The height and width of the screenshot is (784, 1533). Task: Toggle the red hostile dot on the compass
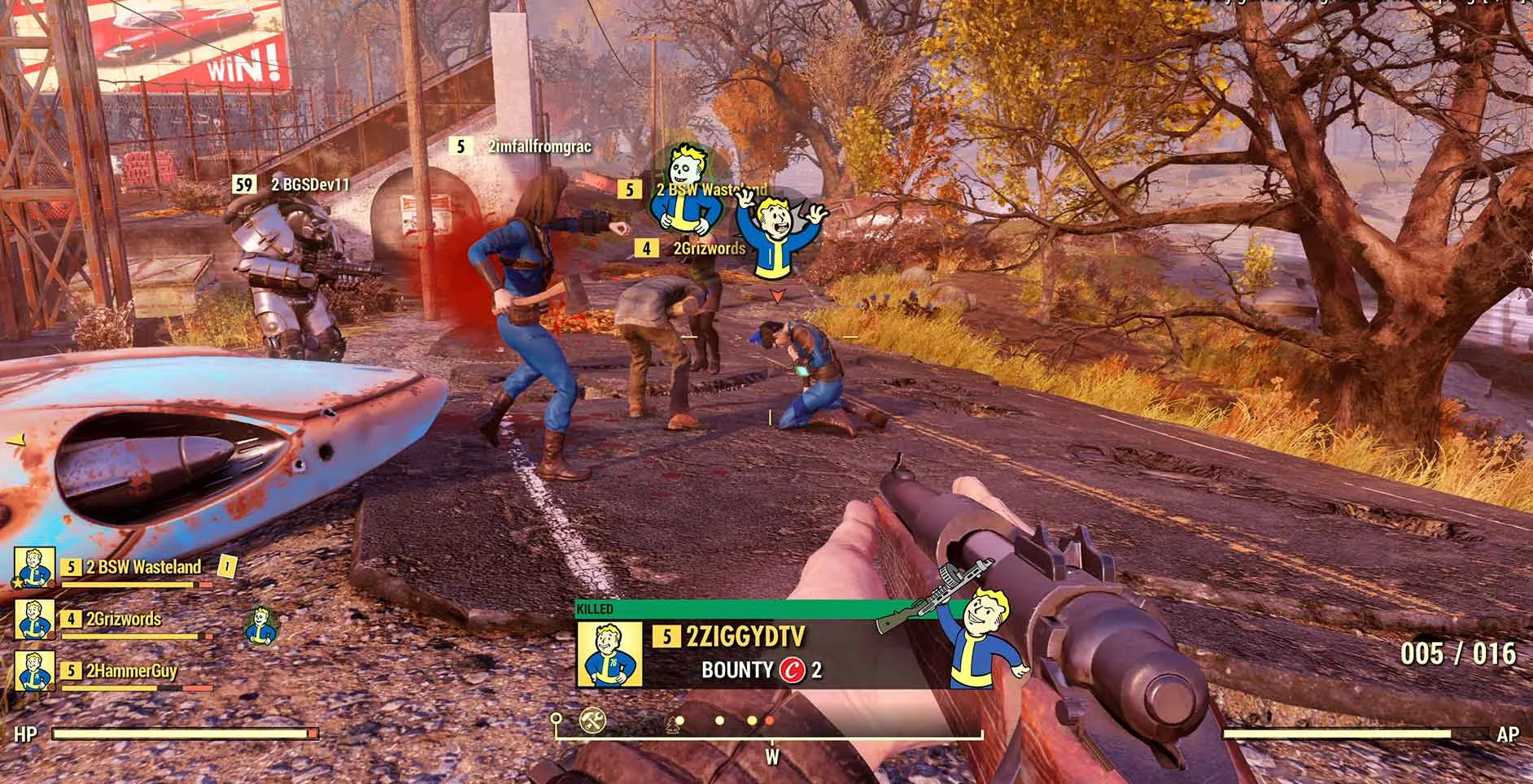click(770, 721)
